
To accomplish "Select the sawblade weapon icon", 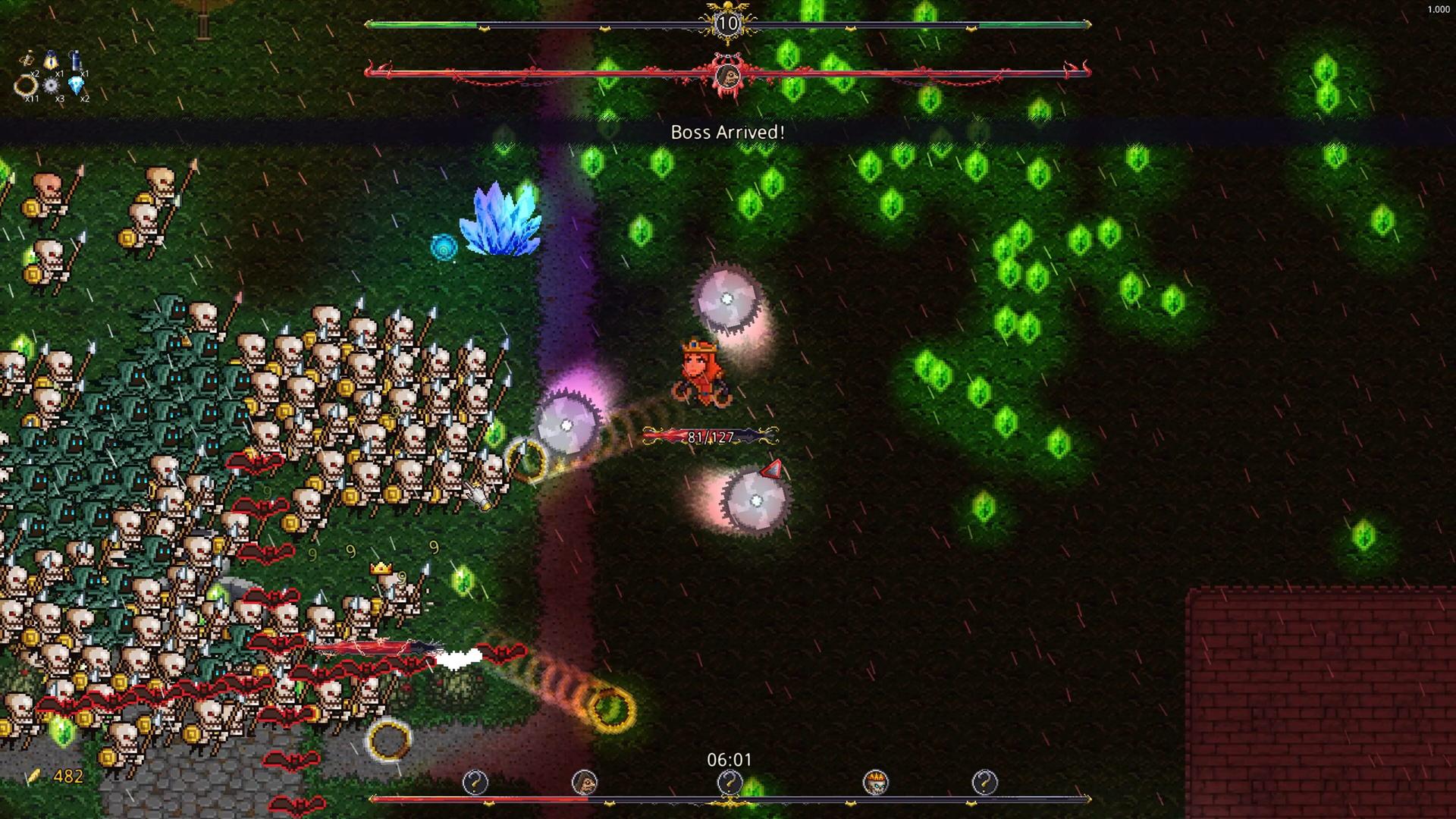I will (51, 86).
